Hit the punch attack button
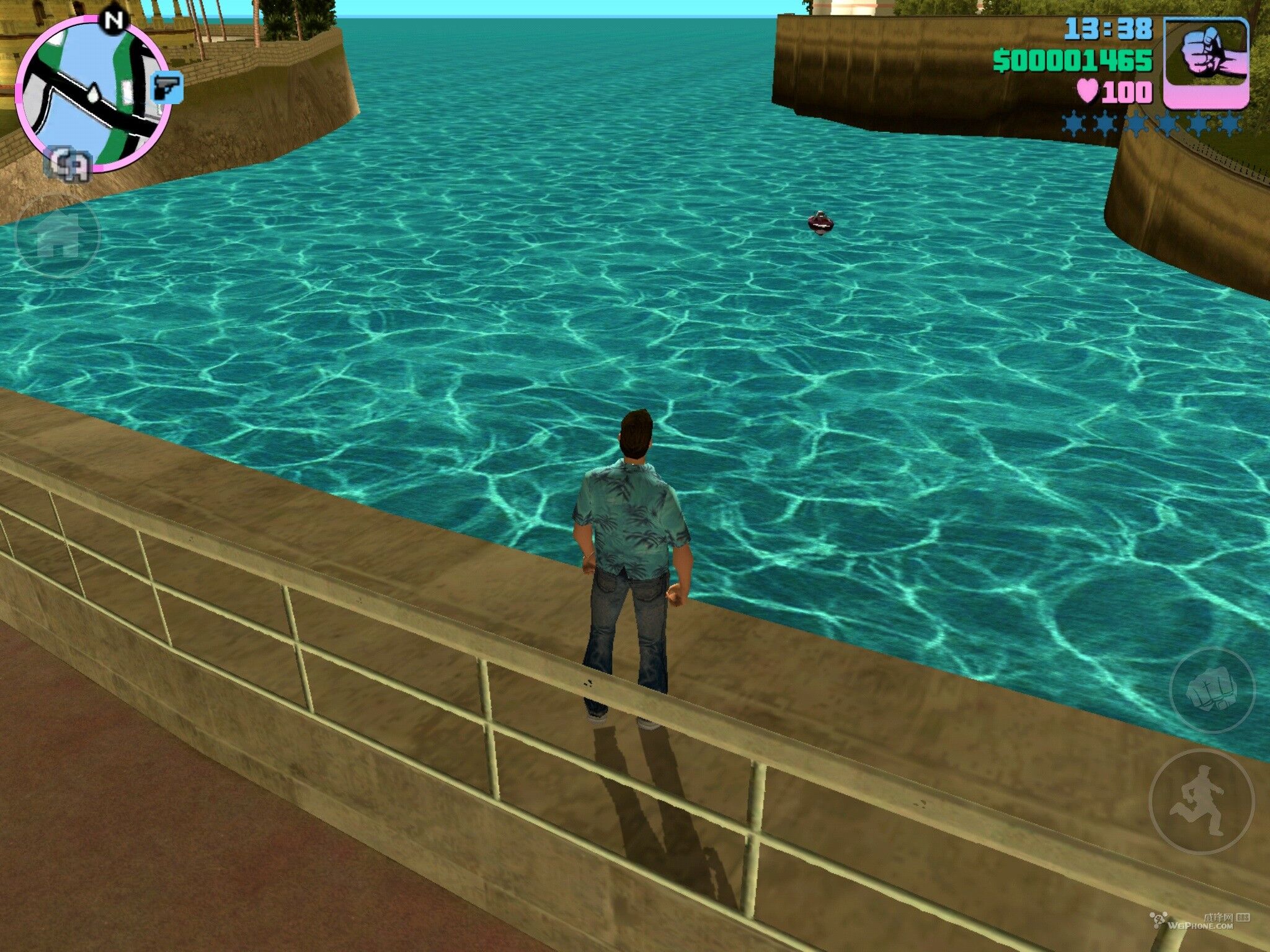 click(1211, 690)
